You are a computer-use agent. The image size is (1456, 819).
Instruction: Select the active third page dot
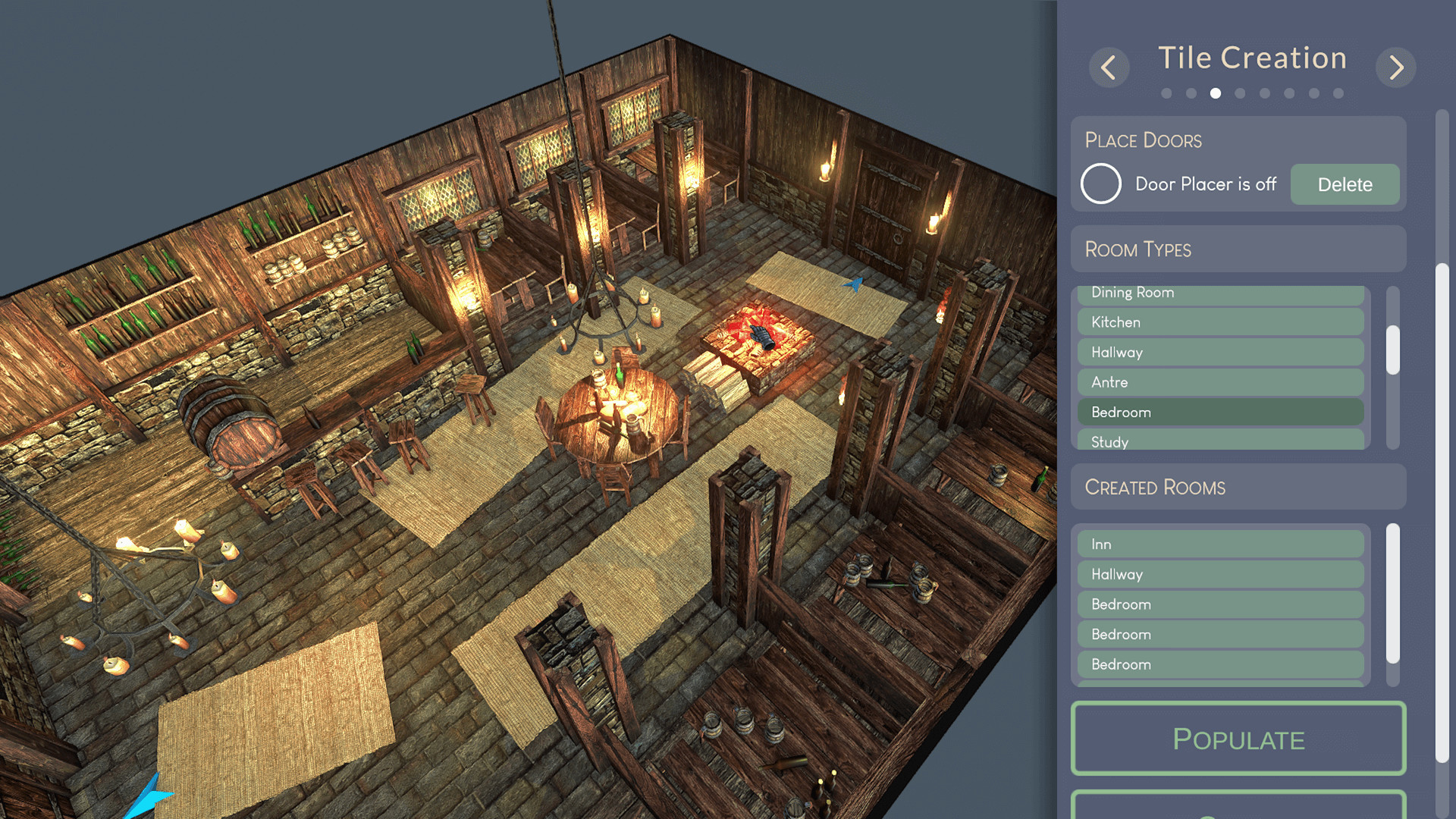[x=1216, y=93]
